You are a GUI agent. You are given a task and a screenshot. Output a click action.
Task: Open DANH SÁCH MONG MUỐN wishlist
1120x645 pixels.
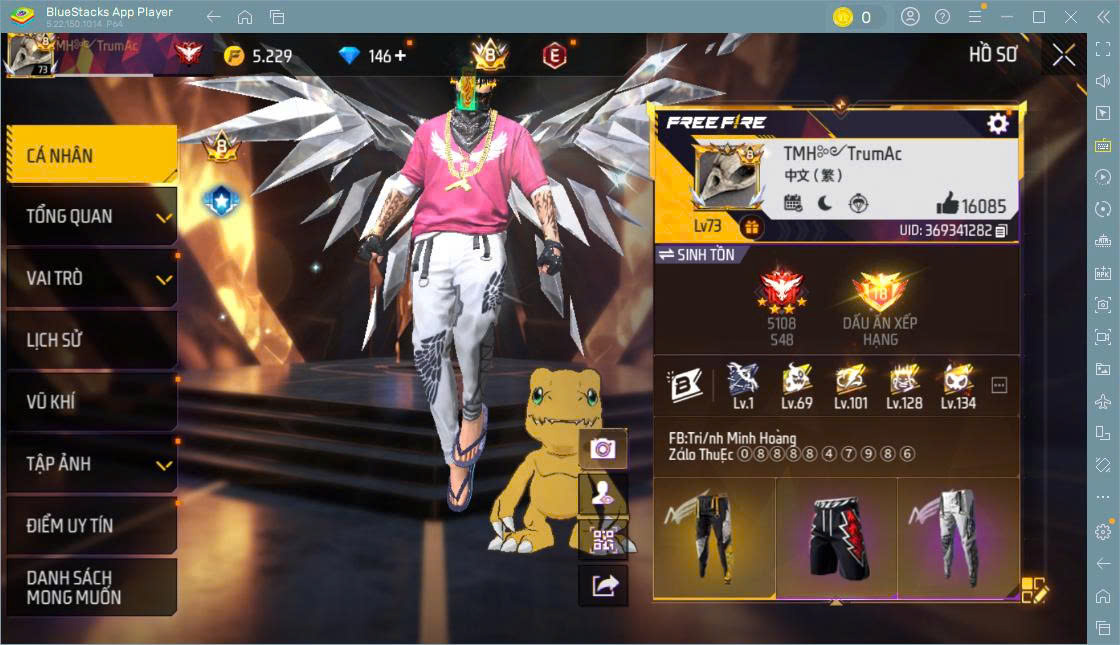point(90,587)
